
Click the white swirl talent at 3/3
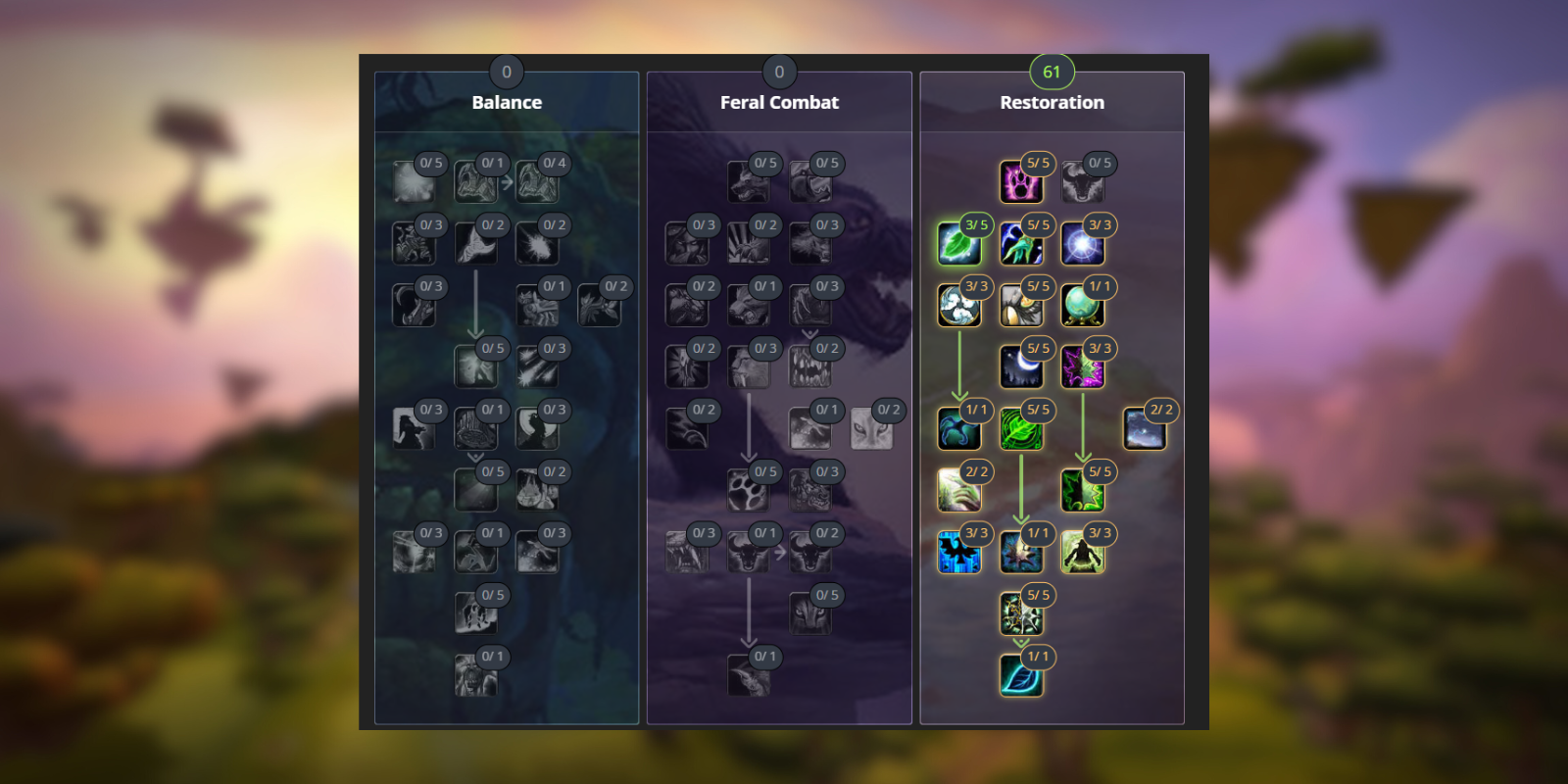pyautogui.click(x=958, y=306)
